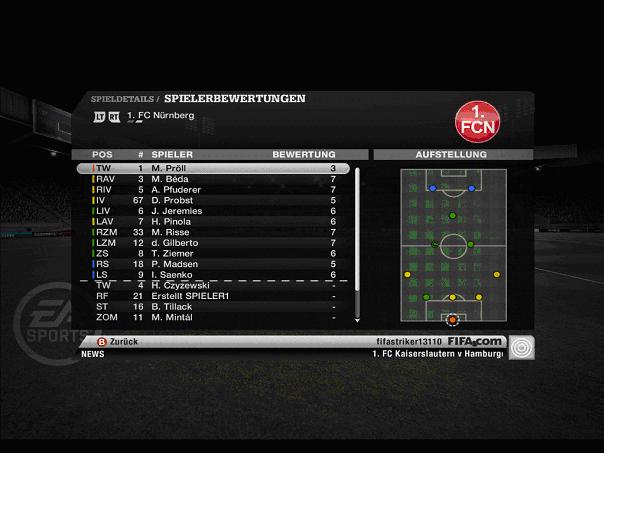Click the orange goalkeeper marker on the pitch
This screenshot has width=640, height=512.
(x=452, y=320)
